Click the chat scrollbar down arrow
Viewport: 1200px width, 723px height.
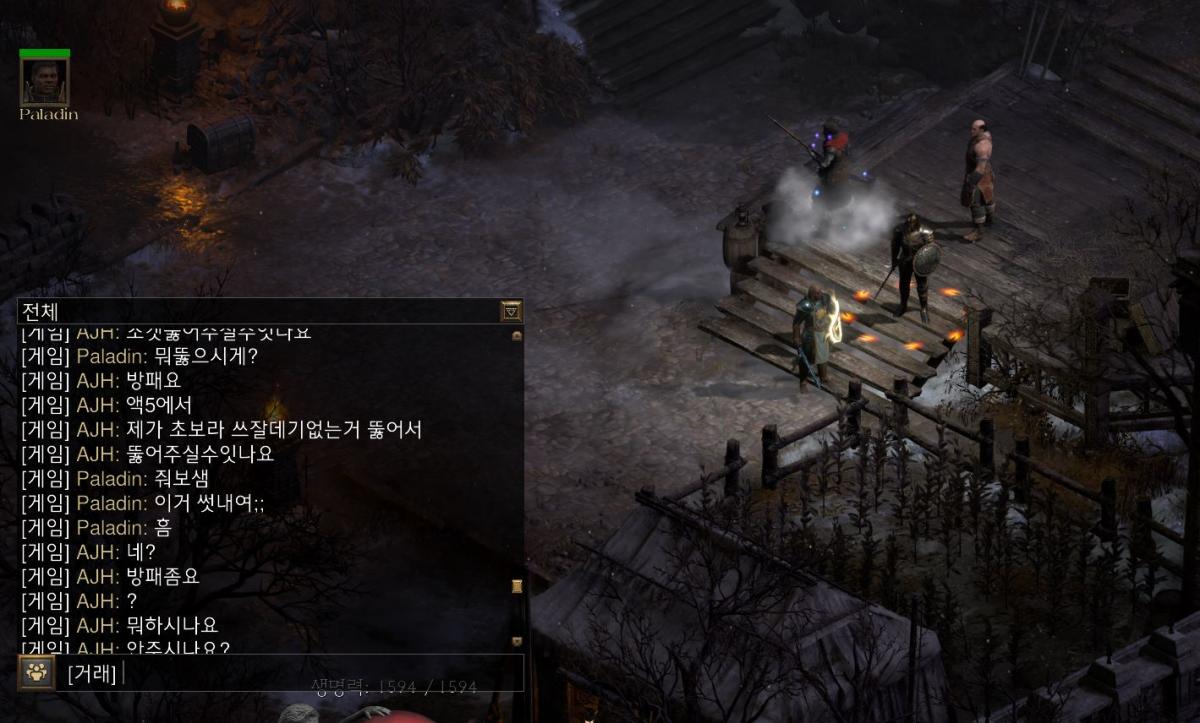[517, 641]
